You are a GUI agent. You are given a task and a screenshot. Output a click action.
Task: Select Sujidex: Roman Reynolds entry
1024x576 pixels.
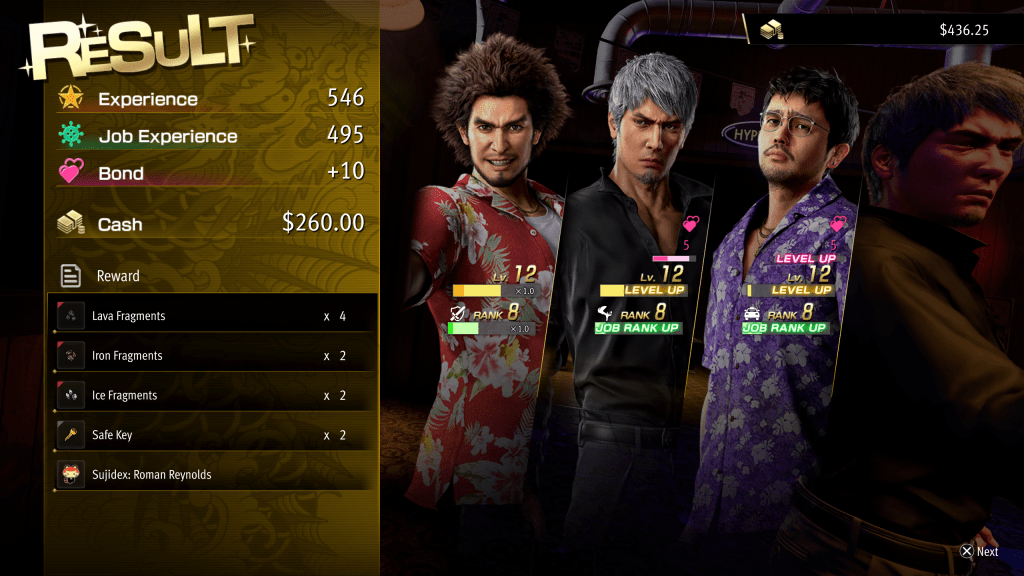click(212, 475)
